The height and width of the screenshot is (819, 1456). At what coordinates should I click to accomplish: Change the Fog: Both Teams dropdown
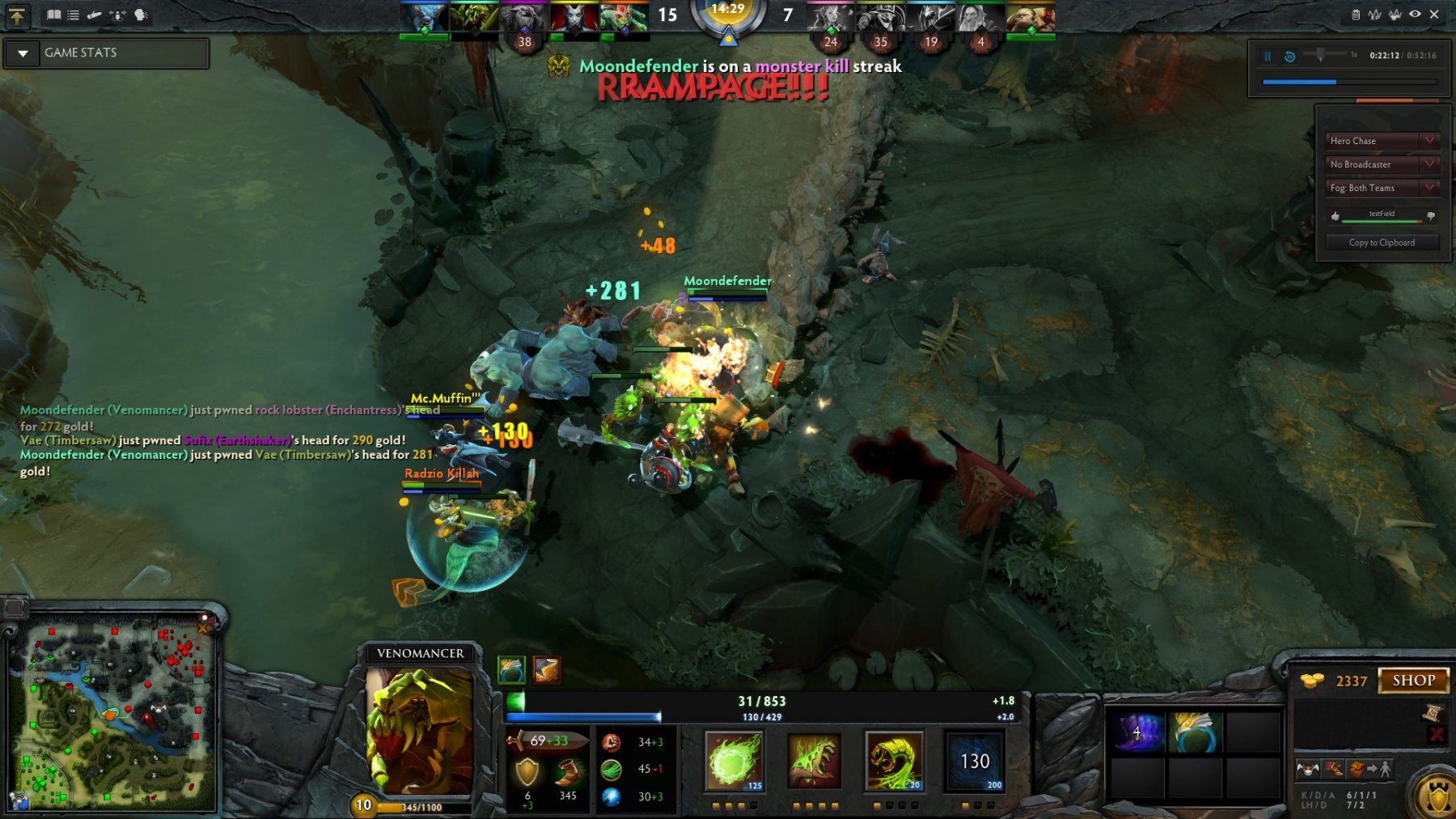[1382, 188]
